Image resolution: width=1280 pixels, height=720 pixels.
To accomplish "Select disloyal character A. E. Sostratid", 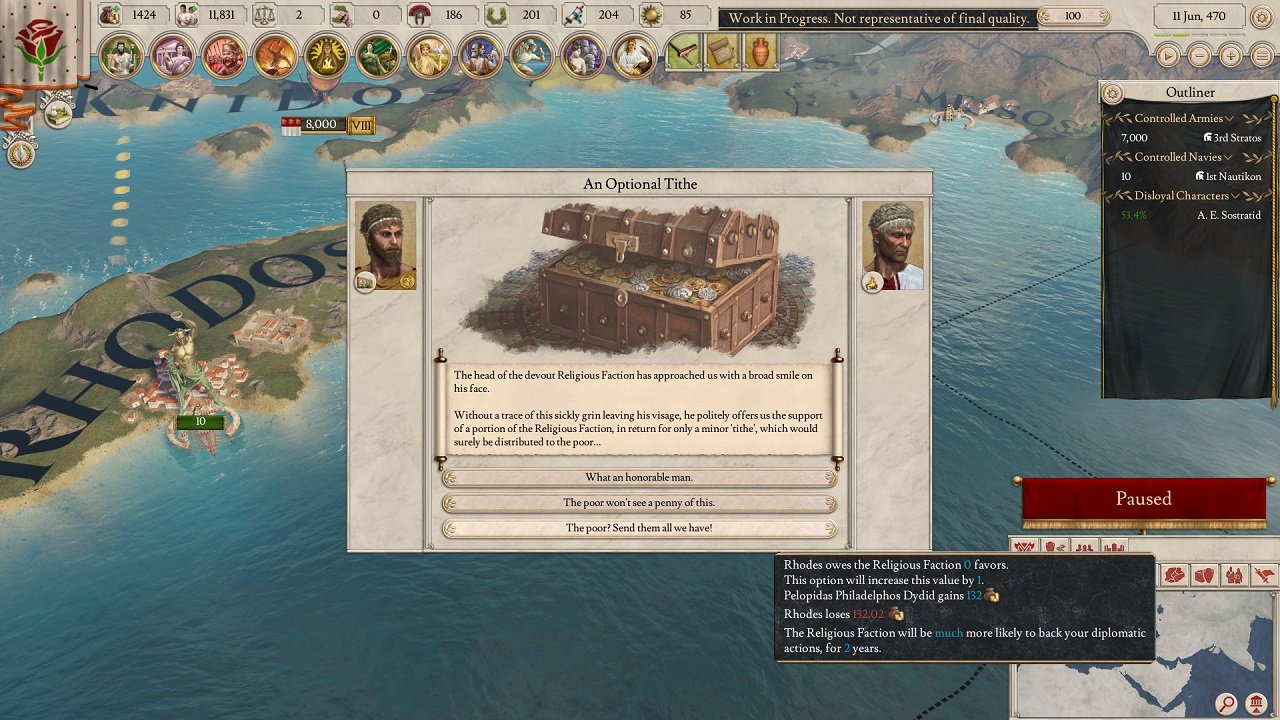I will pyautogui.click(x=1230, y=215).
